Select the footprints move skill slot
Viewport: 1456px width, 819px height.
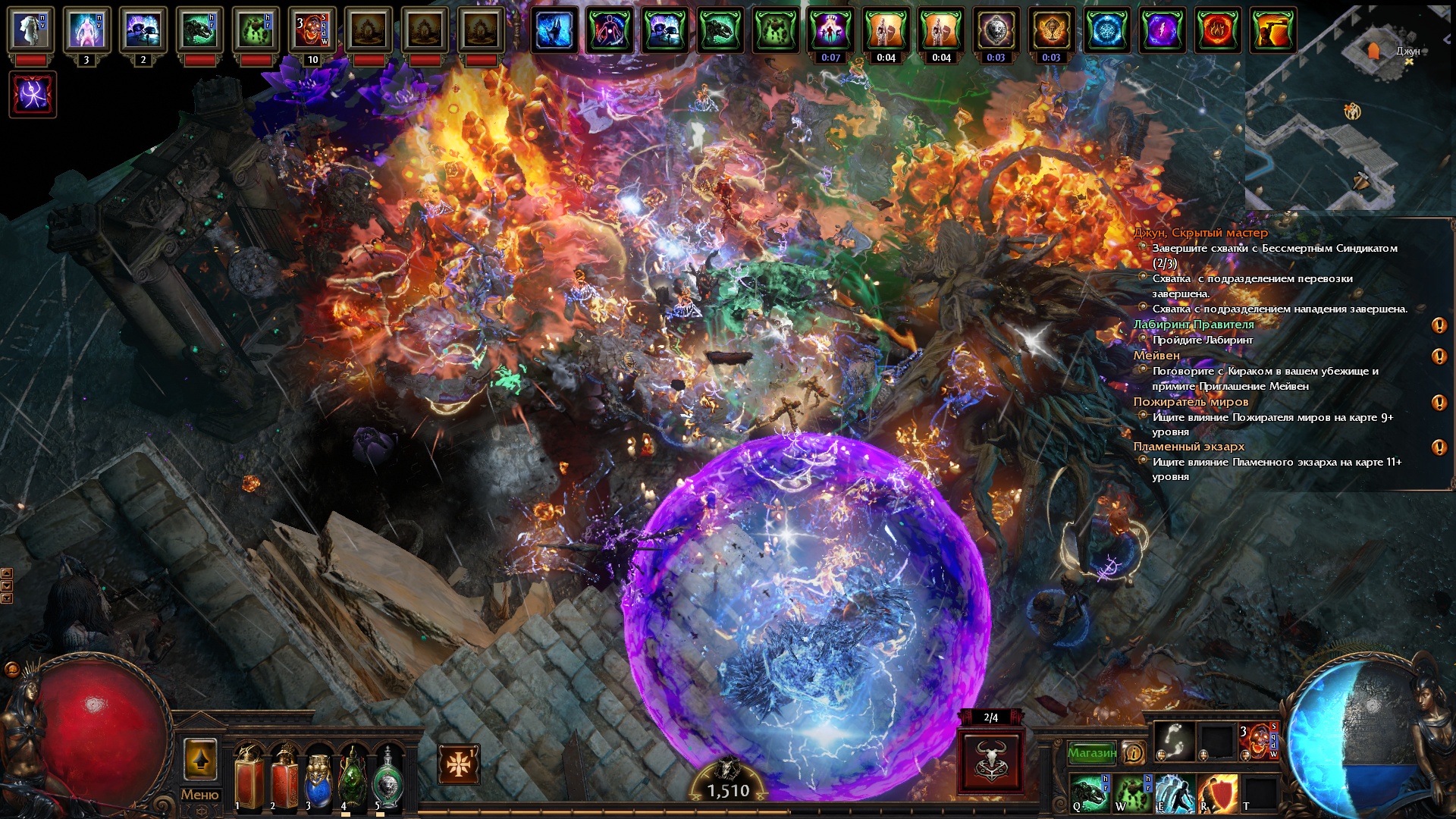pos(1174,740)
